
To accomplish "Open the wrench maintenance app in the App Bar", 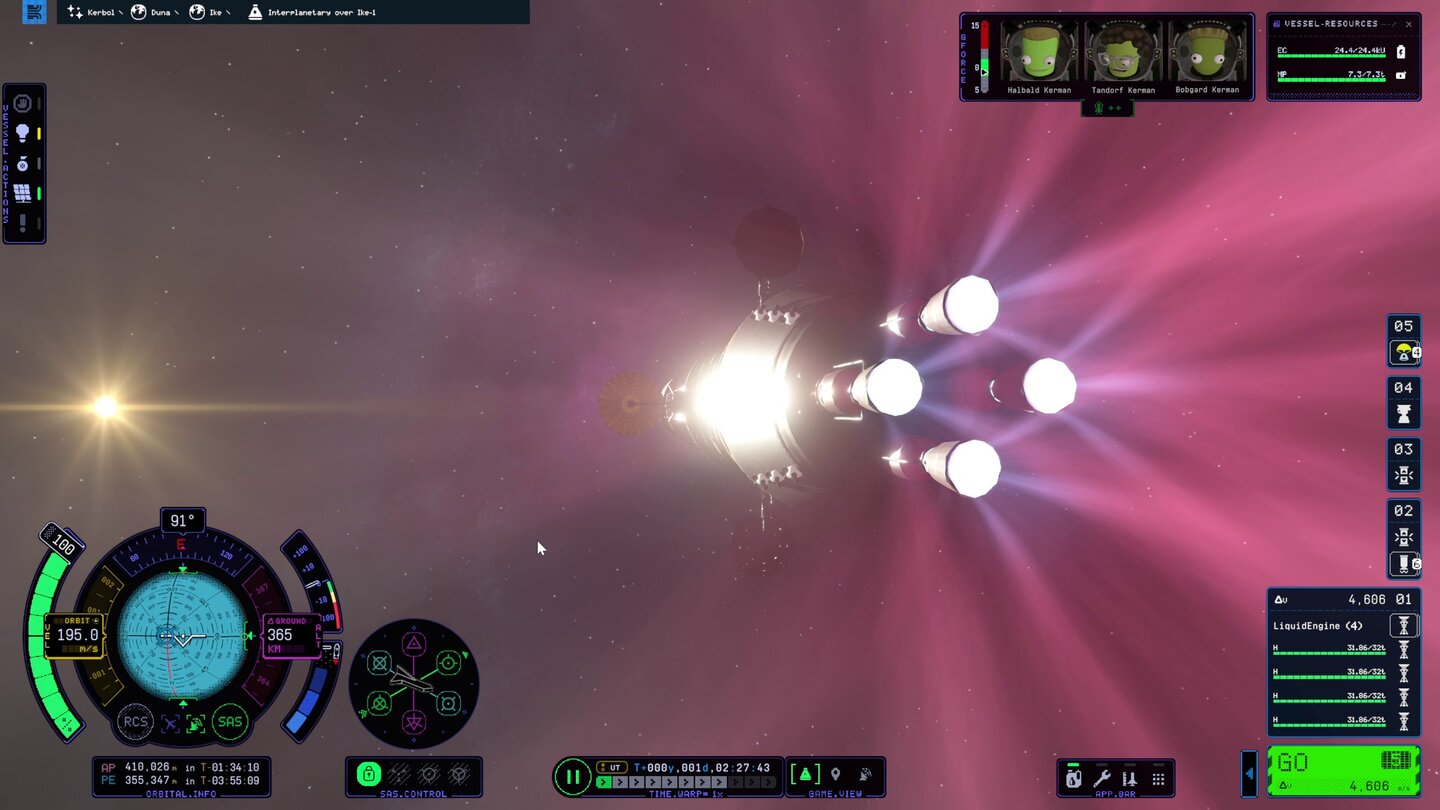I will coord(1101,778).
